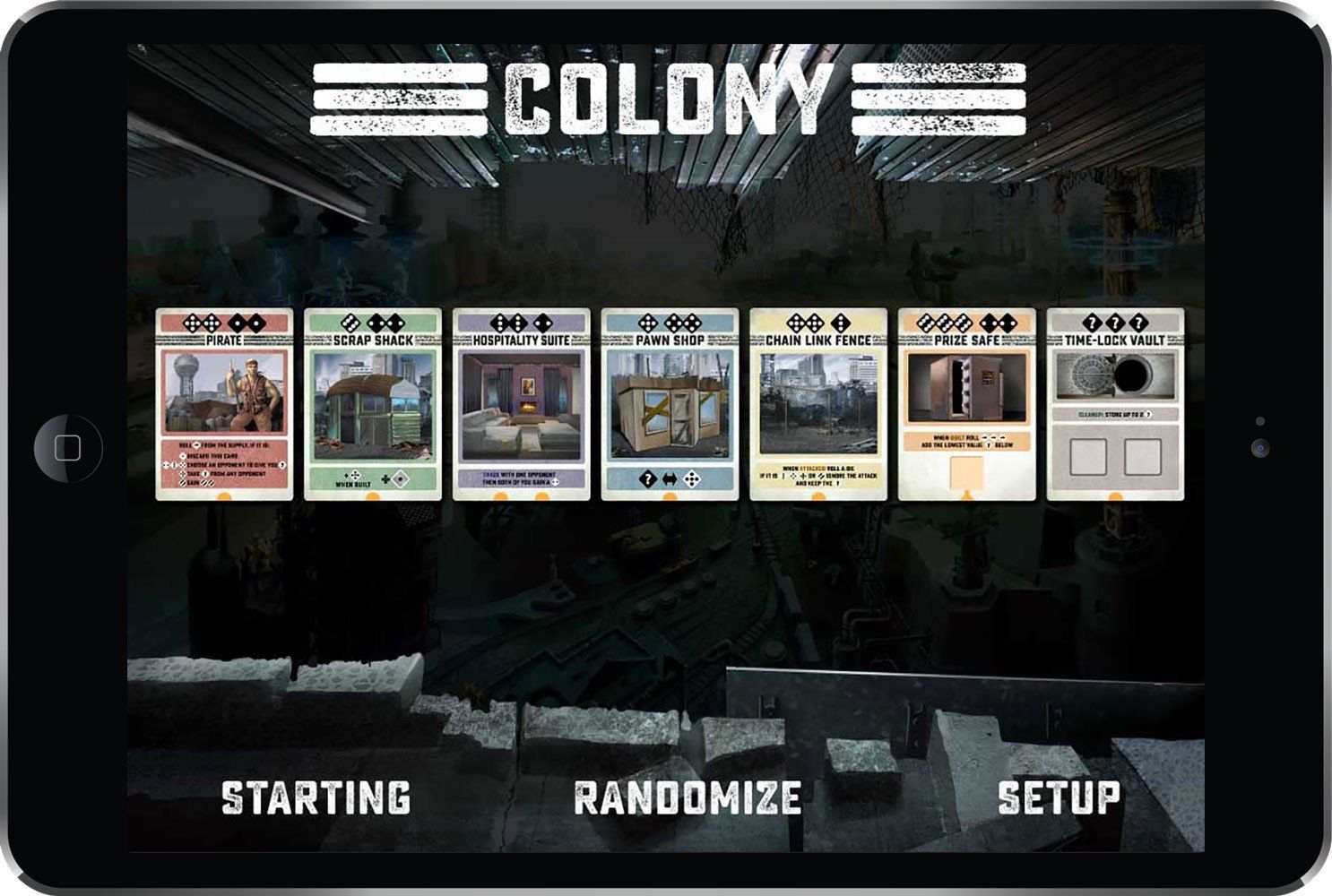
Task: Select the Hospitality Suite card
Action: (x=520, y=403)
